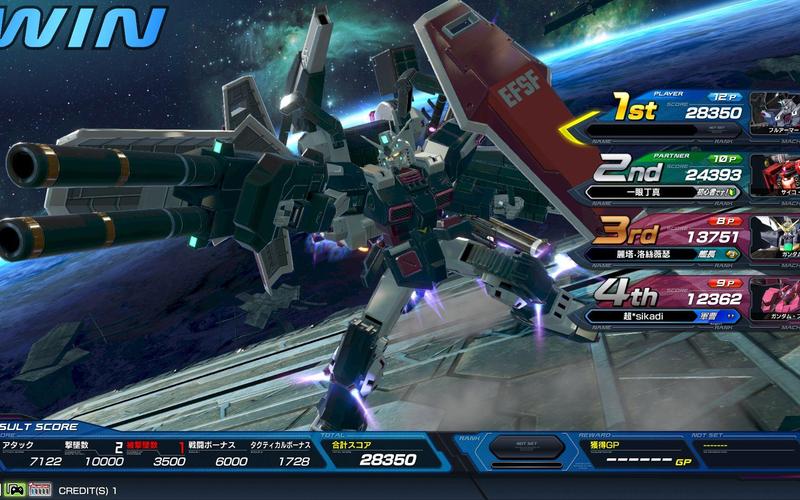View the red mobile suit thumbnail in 2nd place

(x=778, y=174)
